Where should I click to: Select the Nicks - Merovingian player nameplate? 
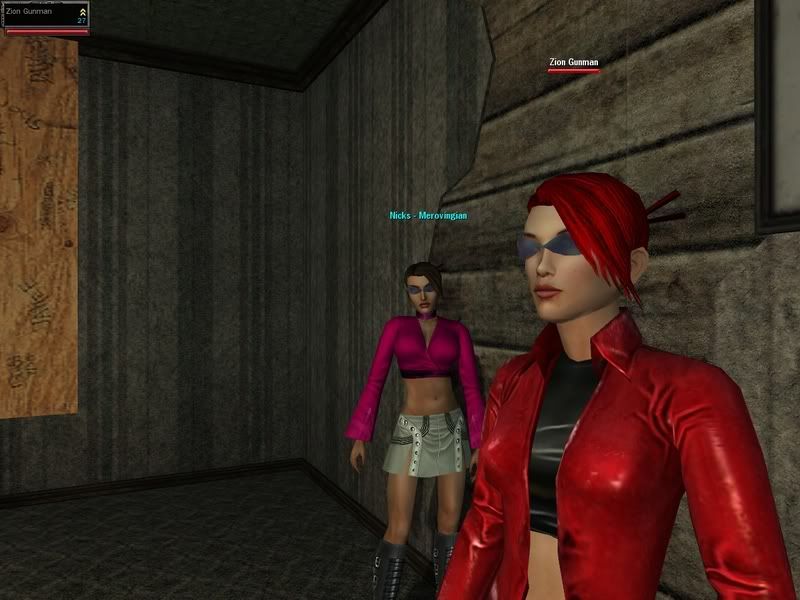(x=428, y=215)
